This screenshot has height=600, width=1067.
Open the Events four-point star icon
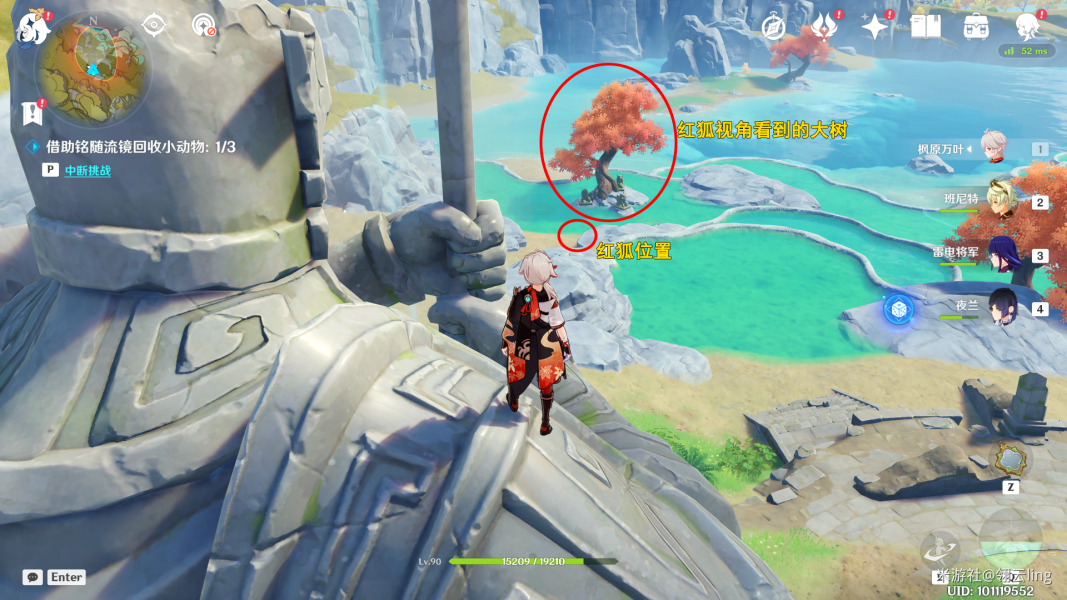coord(876,27)
